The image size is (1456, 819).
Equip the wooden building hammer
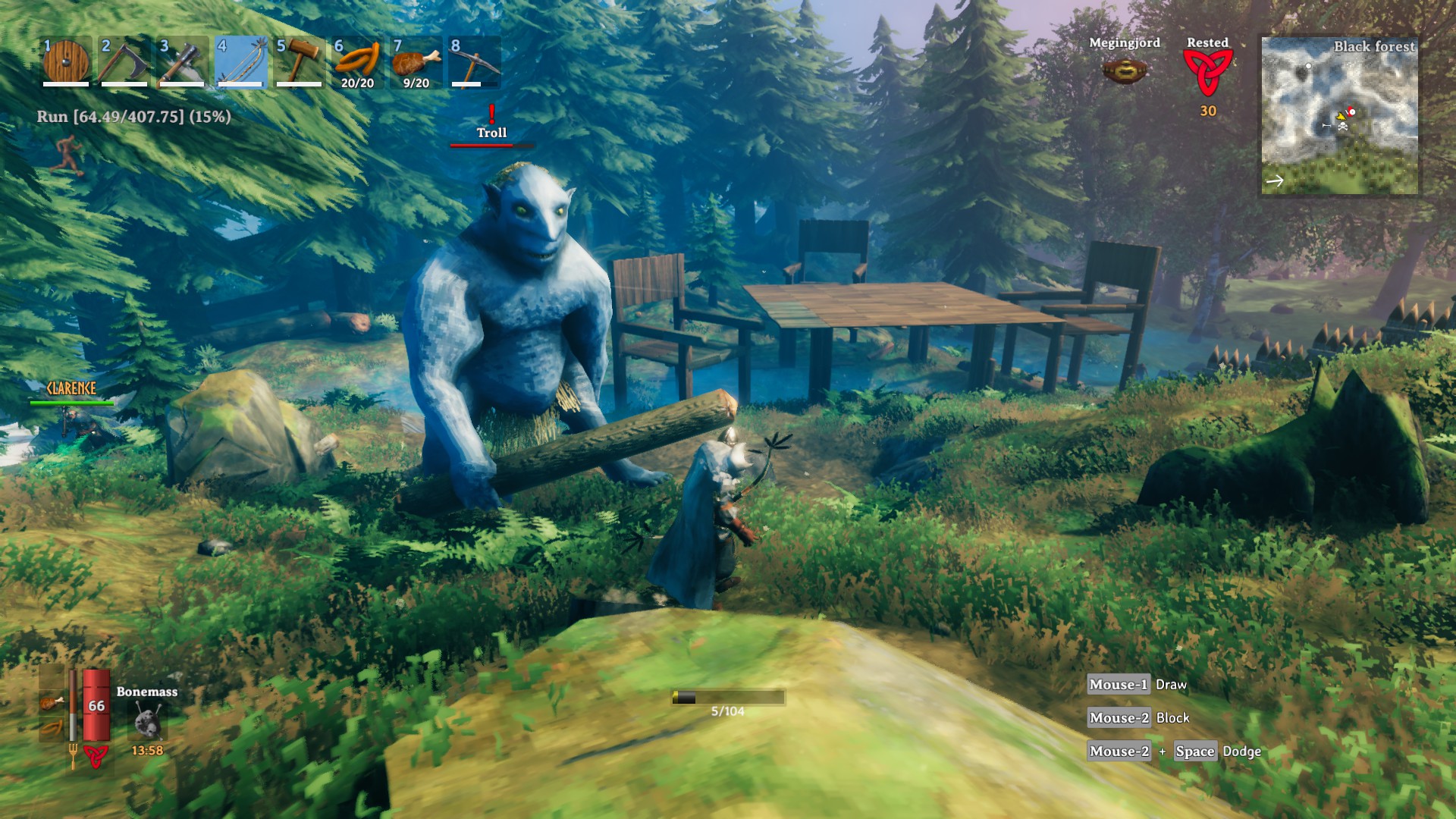[x=299, y=62]
